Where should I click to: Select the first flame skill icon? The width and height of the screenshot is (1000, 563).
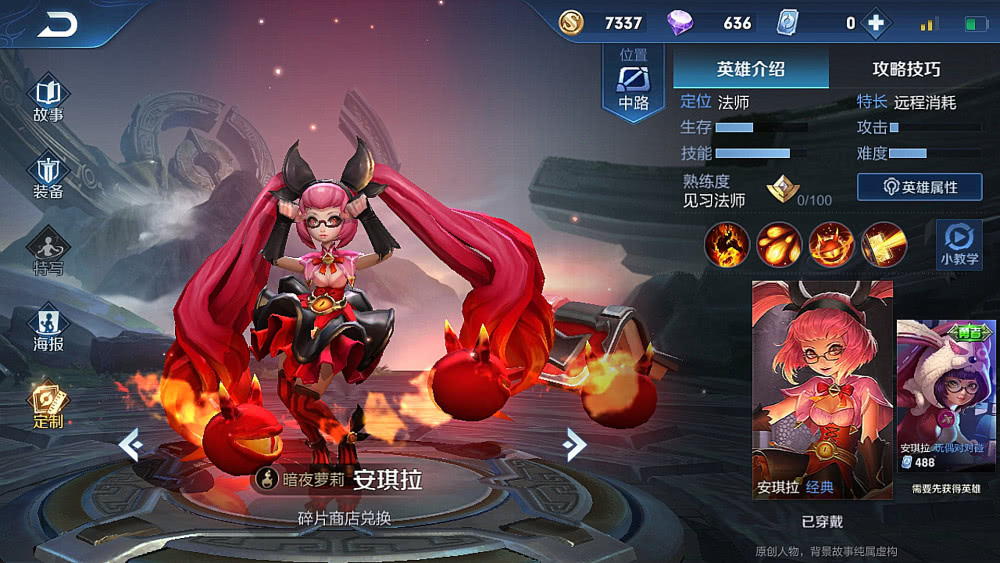pos(727,245)
